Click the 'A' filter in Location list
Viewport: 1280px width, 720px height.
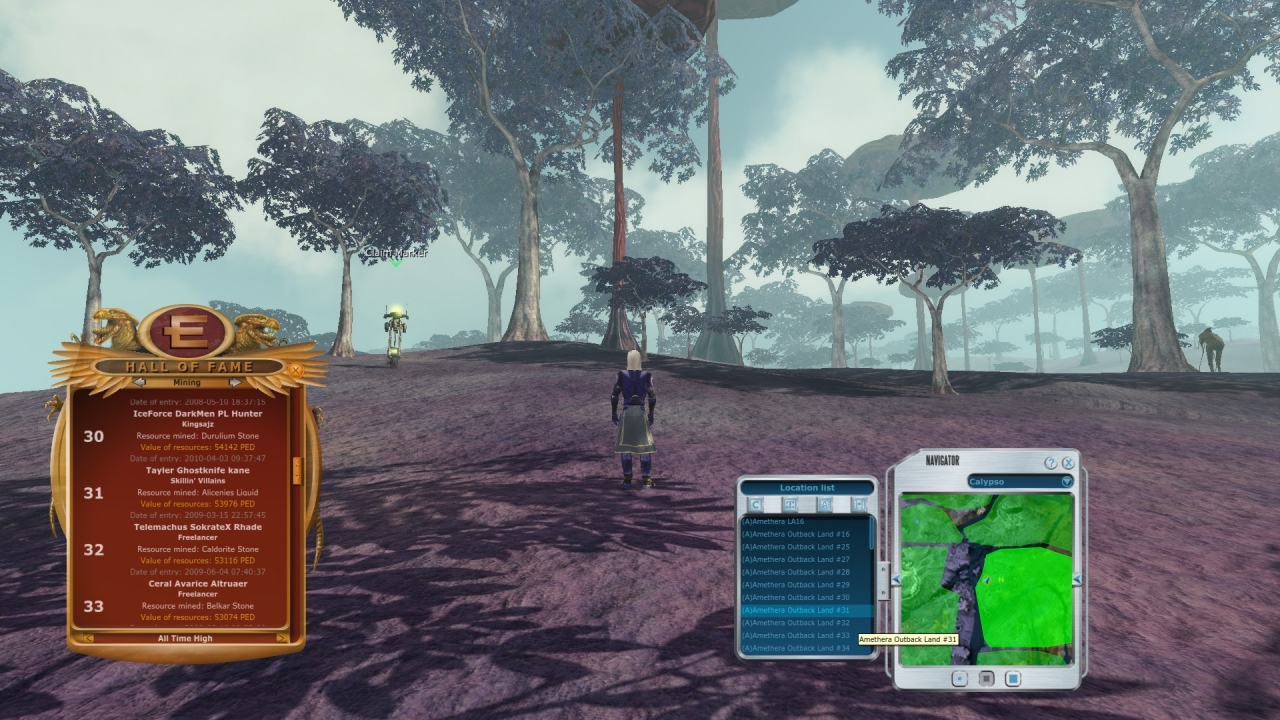825,505
